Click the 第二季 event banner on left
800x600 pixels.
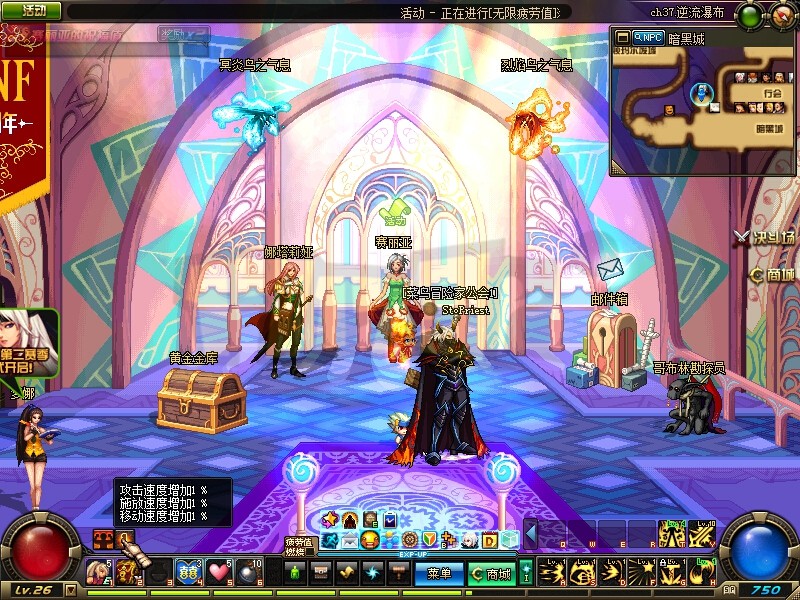30,340
